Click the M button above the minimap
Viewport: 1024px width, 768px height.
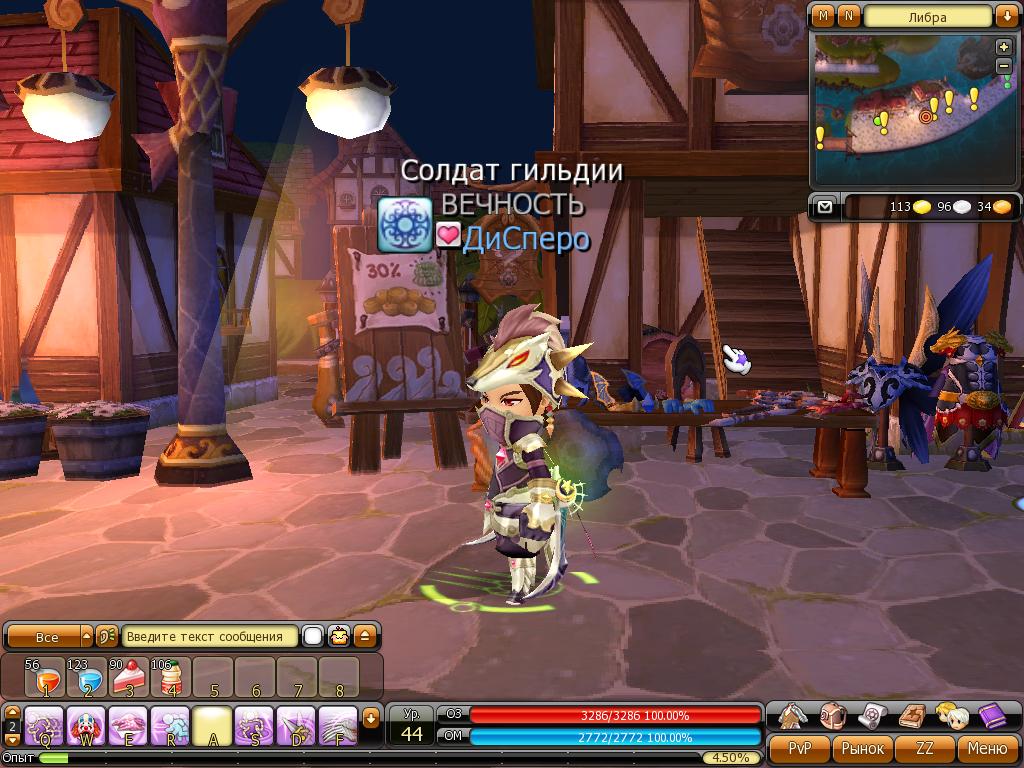pyautogui.click(x=824, y=16)
